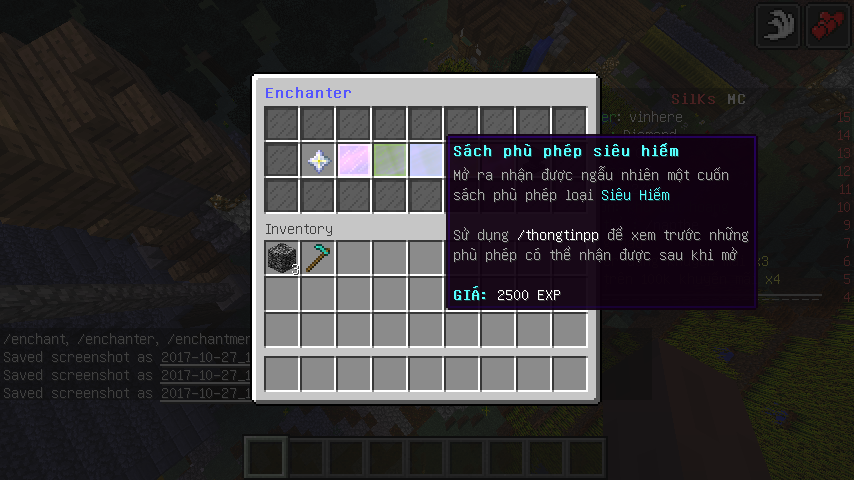
Task: Pick the pale blue glass pane slot
Action: tap(426, 160)
